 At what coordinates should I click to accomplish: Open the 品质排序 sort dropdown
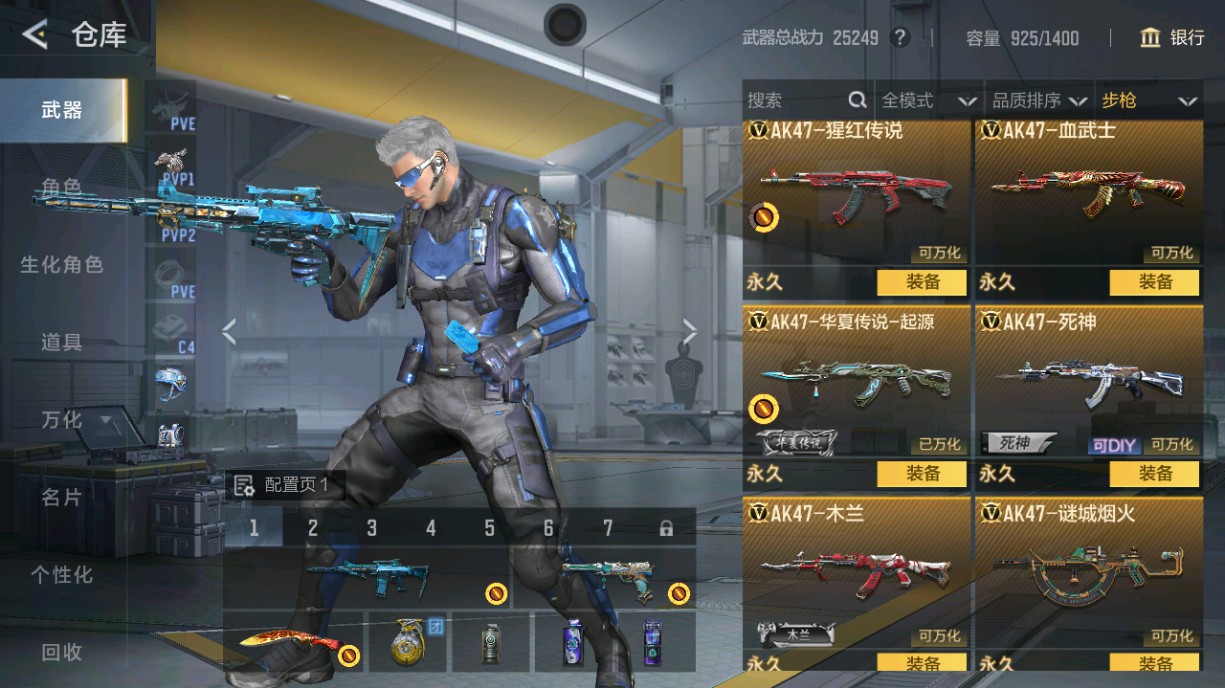click(x=1038, y=100)
